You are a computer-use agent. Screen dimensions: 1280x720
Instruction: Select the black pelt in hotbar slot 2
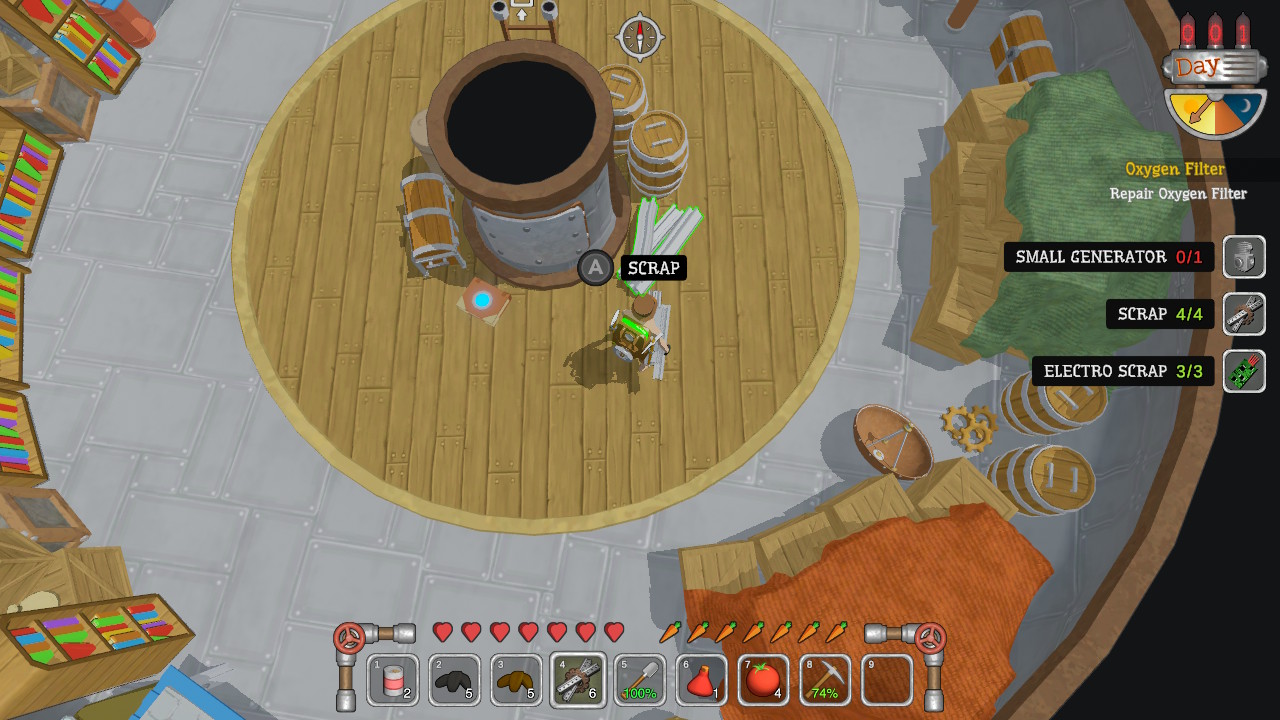click(x=454, y=679)
